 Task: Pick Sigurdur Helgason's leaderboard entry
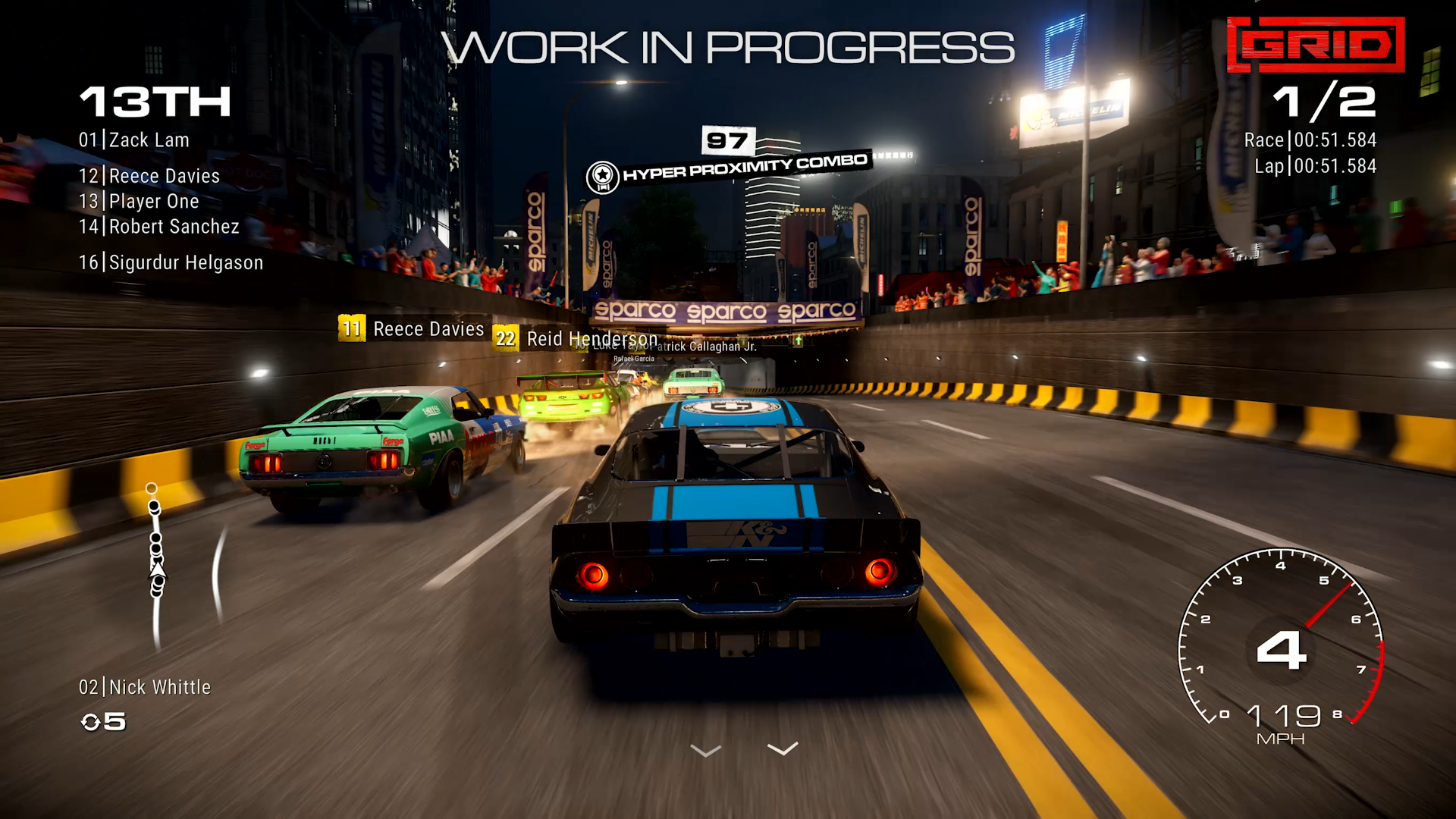pos(171,262)
